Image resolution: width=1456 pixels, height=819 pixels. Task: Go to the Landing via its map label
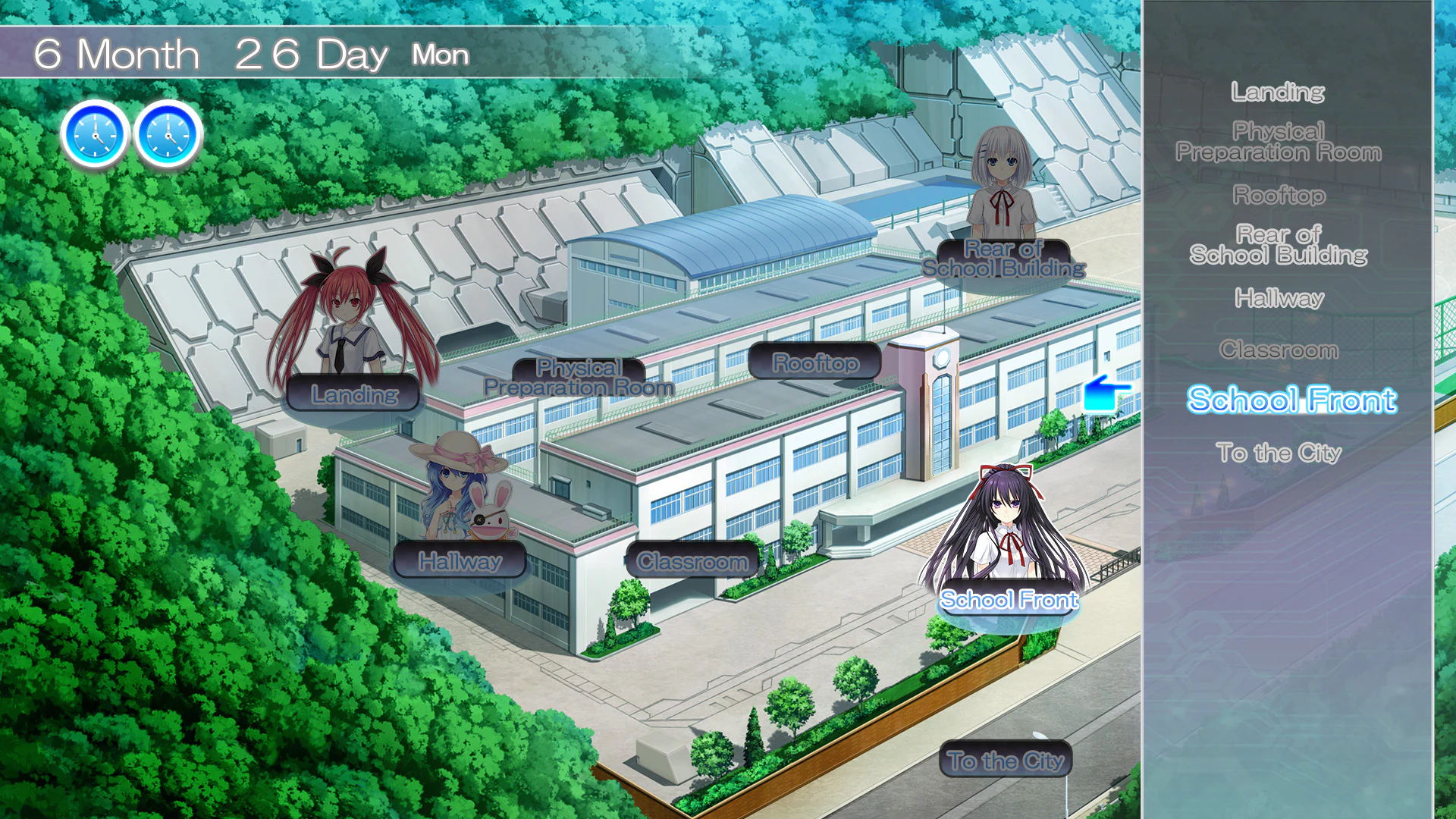pyautogui.click(x=353, y=394)
